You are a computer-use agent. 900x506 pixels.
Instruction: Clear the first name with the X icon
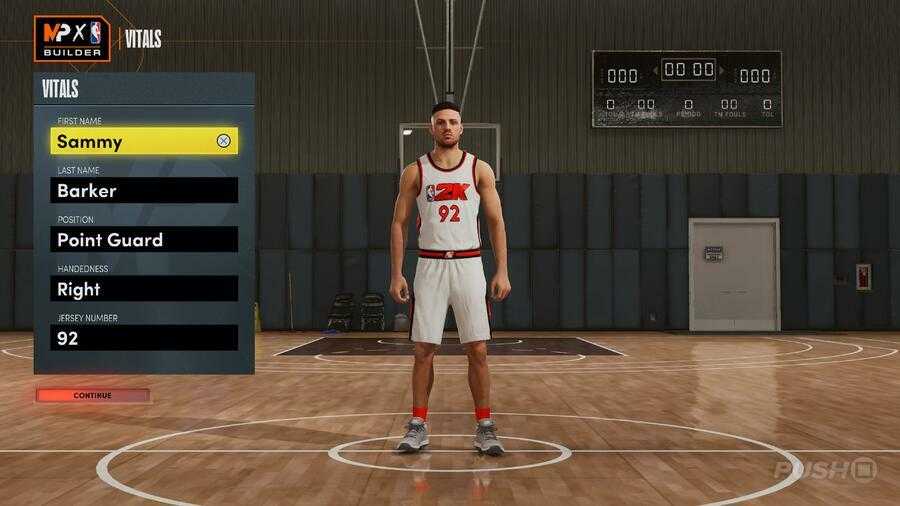pyautogui.click(x=223, y=141)
